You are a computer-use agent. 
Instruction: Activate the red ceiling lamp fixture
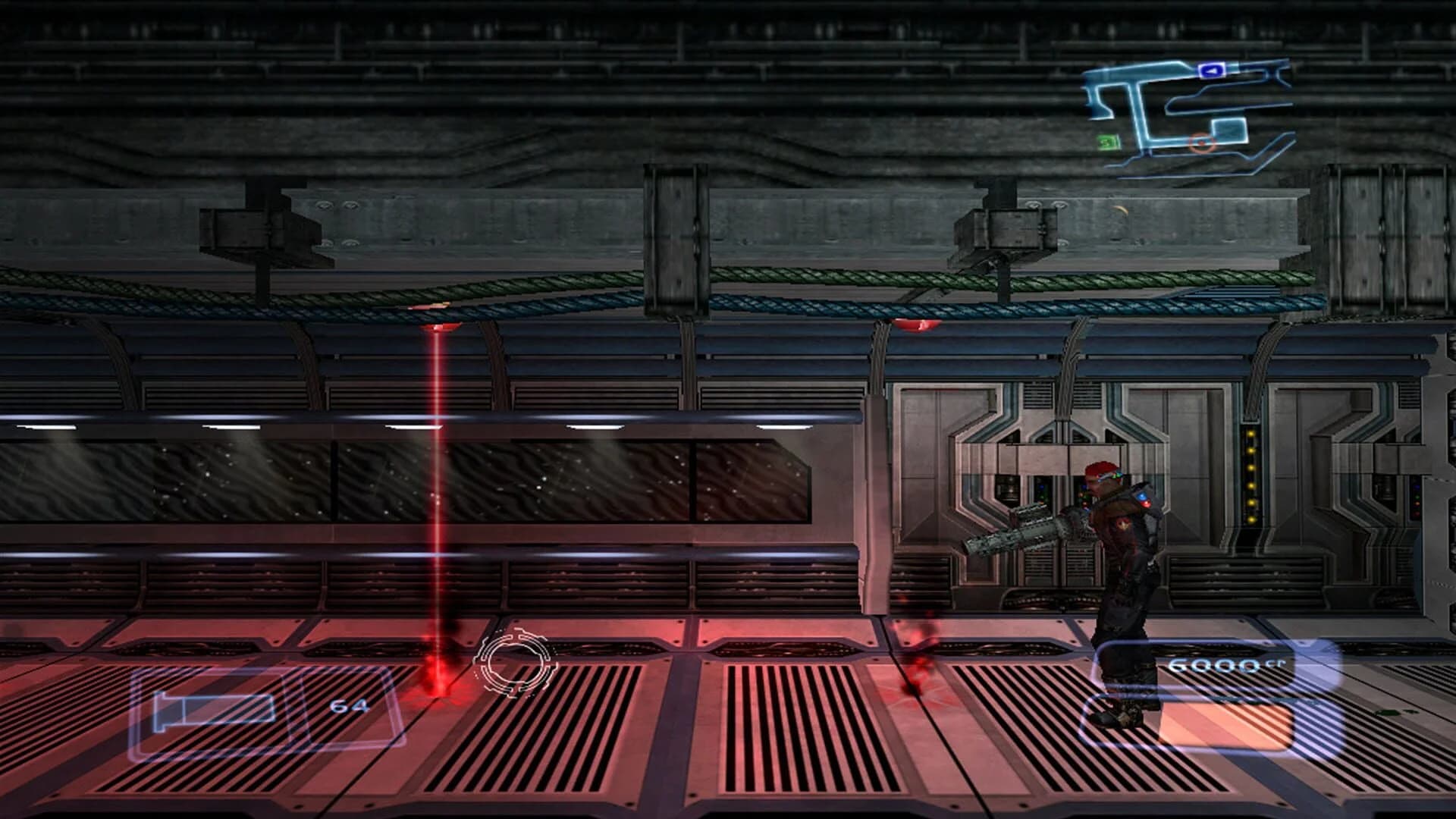pos(915,326)
